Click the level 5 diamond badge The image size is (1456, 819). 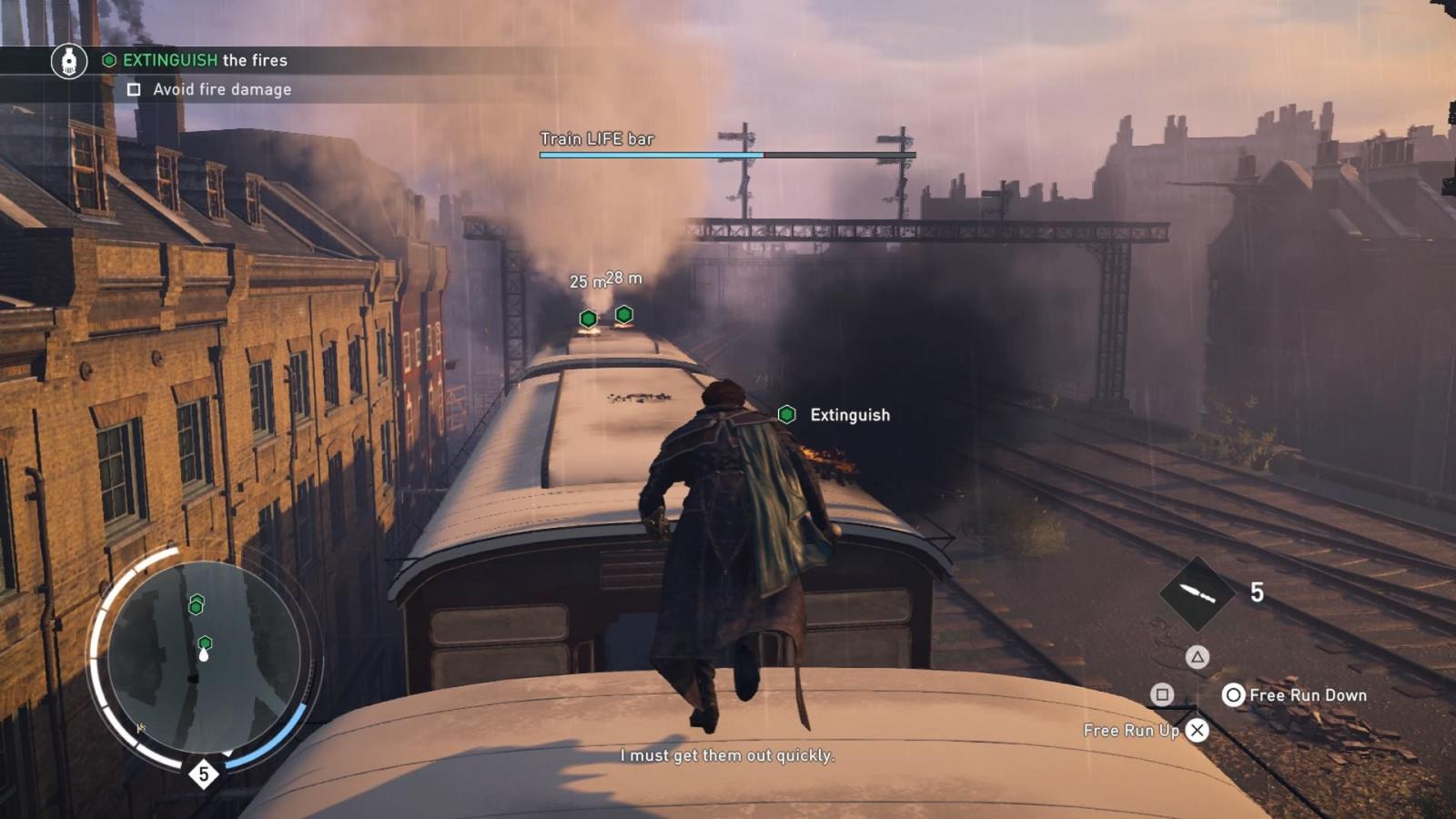pos(204,774)
